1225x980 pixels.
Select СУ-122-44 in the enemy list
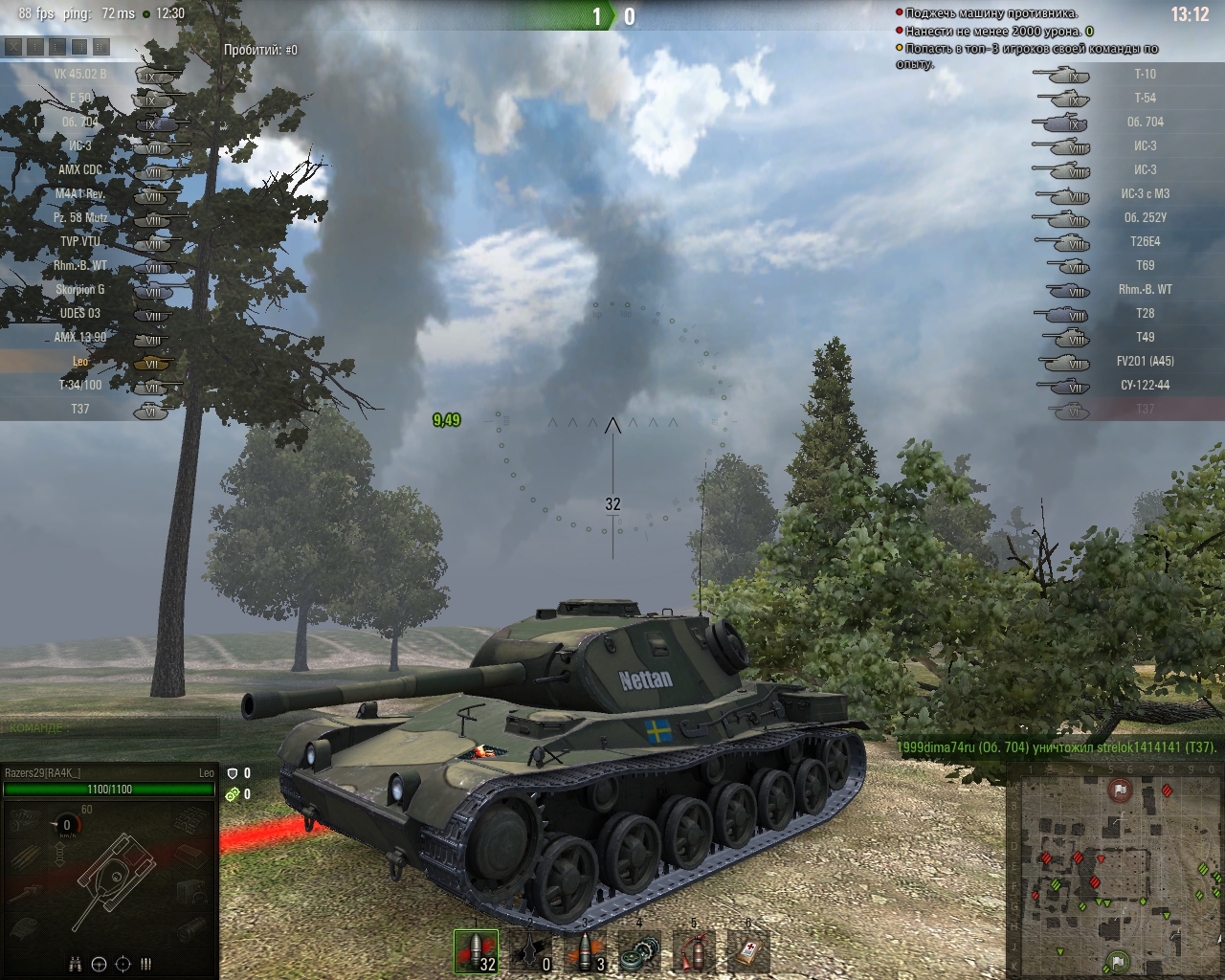click(x=1145, y=385)
